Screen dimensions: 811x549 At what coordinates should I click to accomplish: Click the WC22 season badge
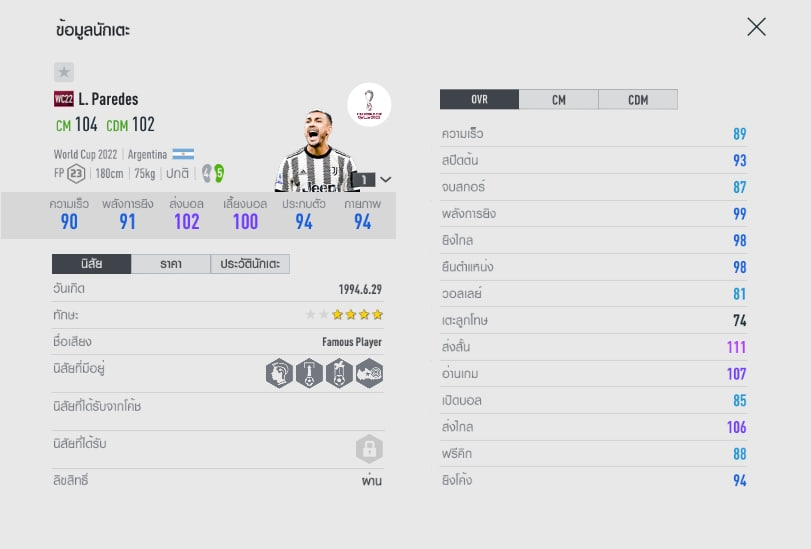point(64,99)
